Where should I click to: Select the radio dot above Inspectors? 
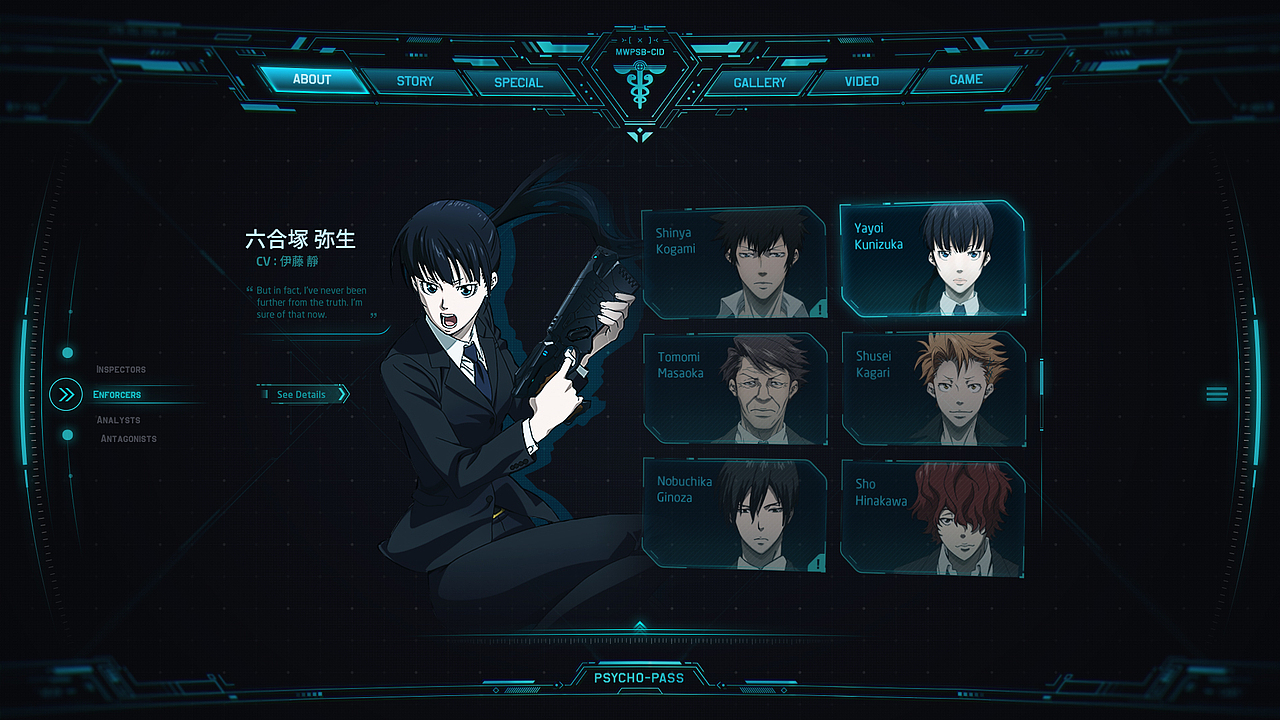67,352
